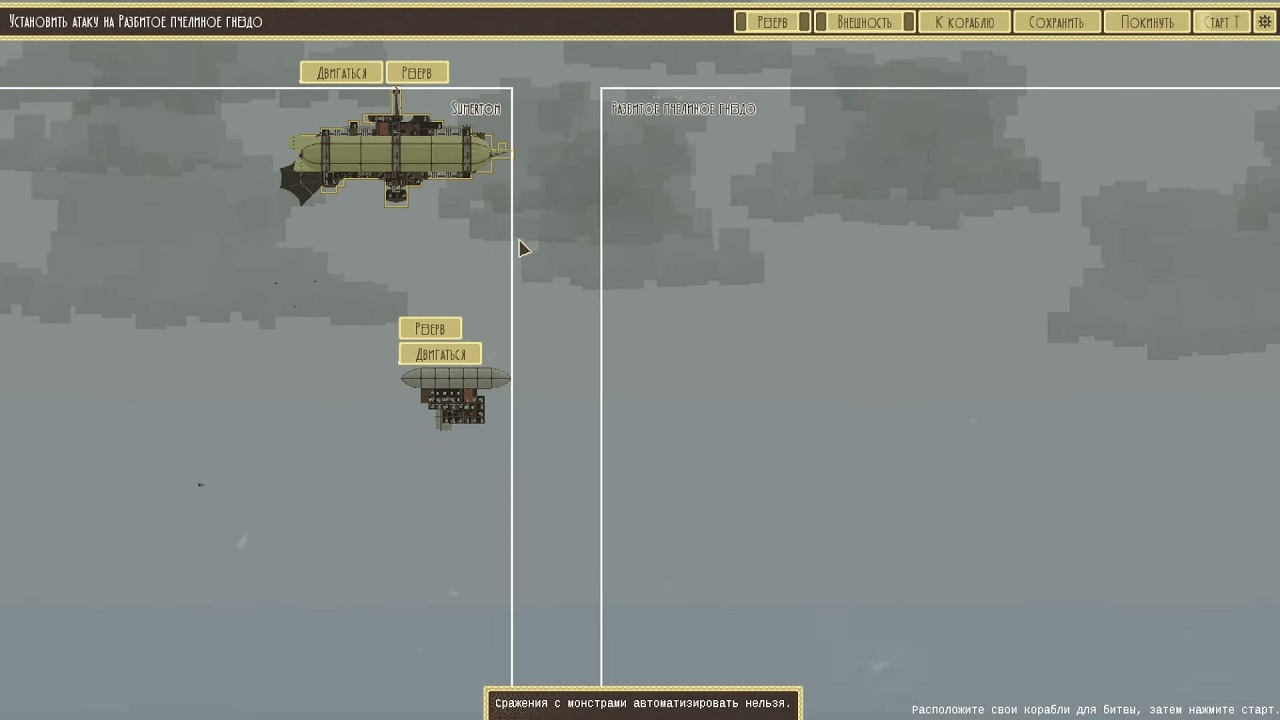
Task: Toggle the left square beside top Резерв button
Action: click(x=742, y=20)
